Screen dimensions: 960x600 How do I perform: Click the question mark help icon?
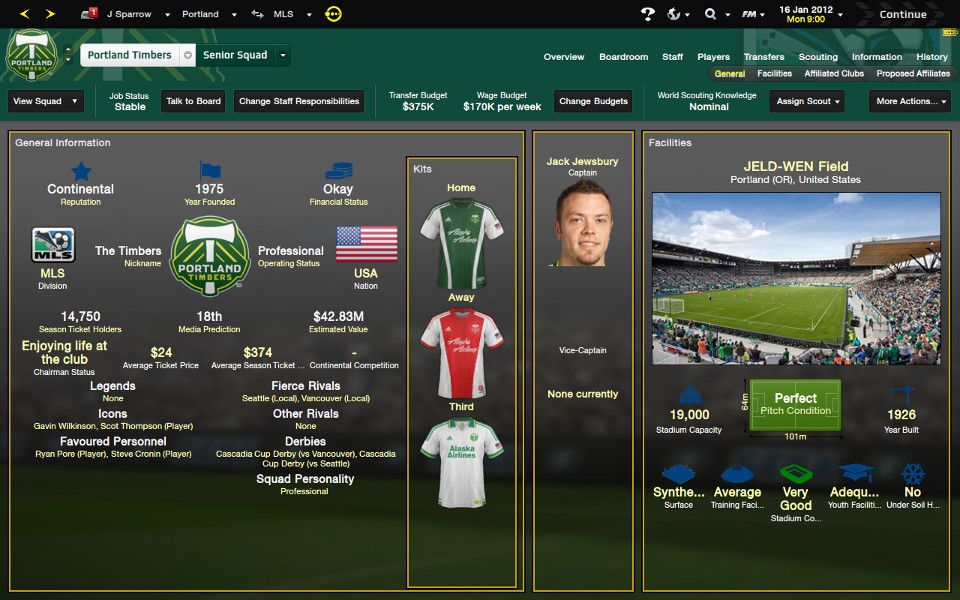click(x=647, y=14)
